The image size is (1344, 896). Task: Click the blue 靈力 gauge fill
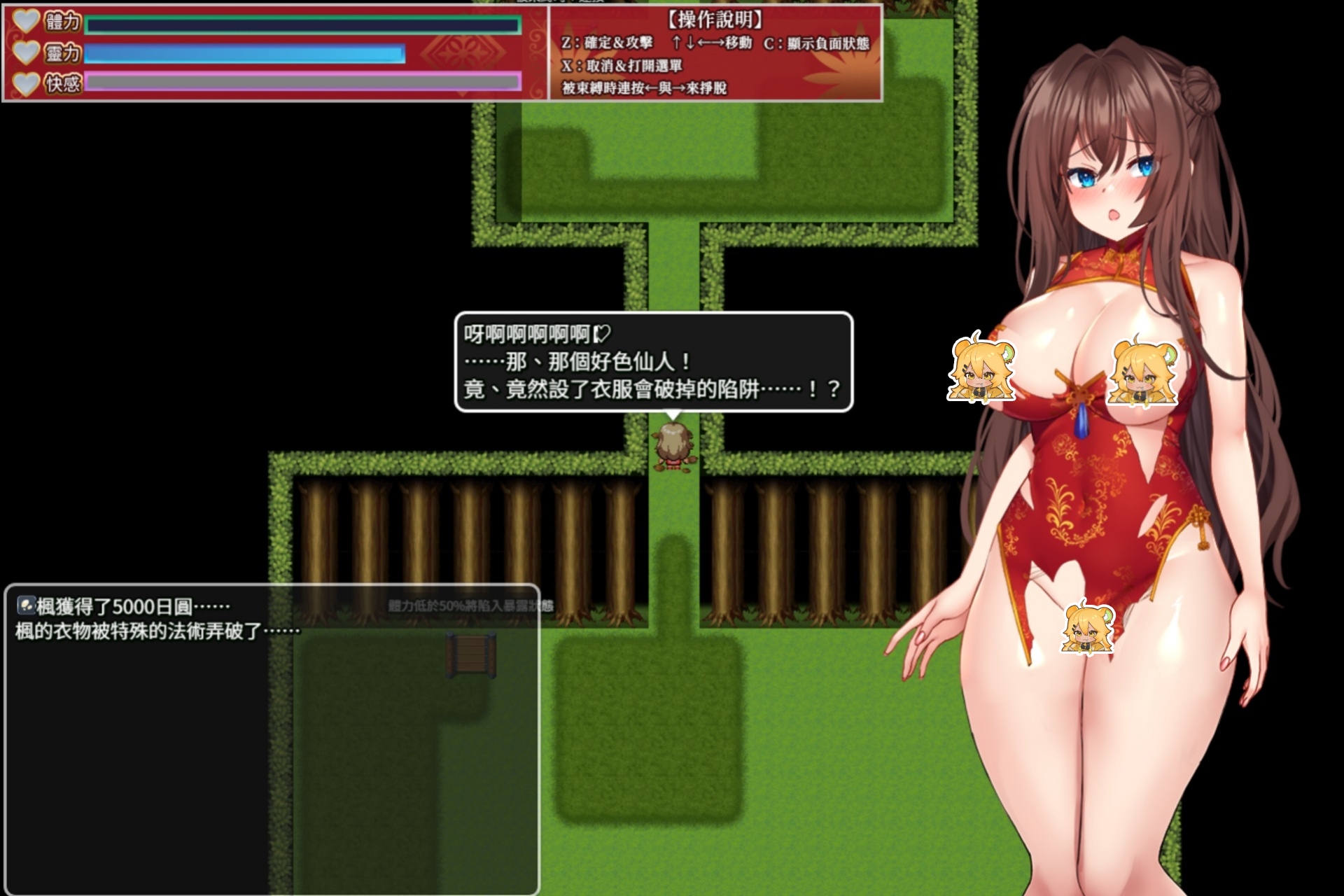coord(245,54)
